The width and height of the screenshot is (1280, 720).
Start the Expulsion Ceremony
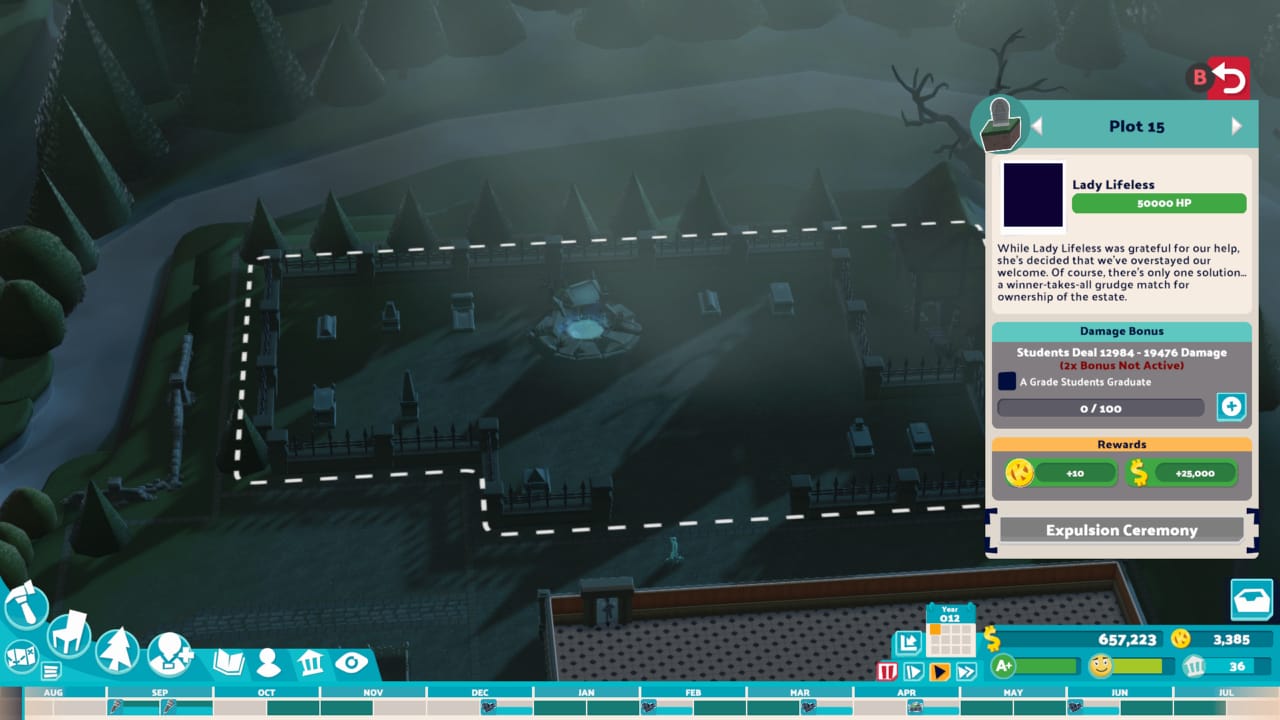tap(1121, 530)
